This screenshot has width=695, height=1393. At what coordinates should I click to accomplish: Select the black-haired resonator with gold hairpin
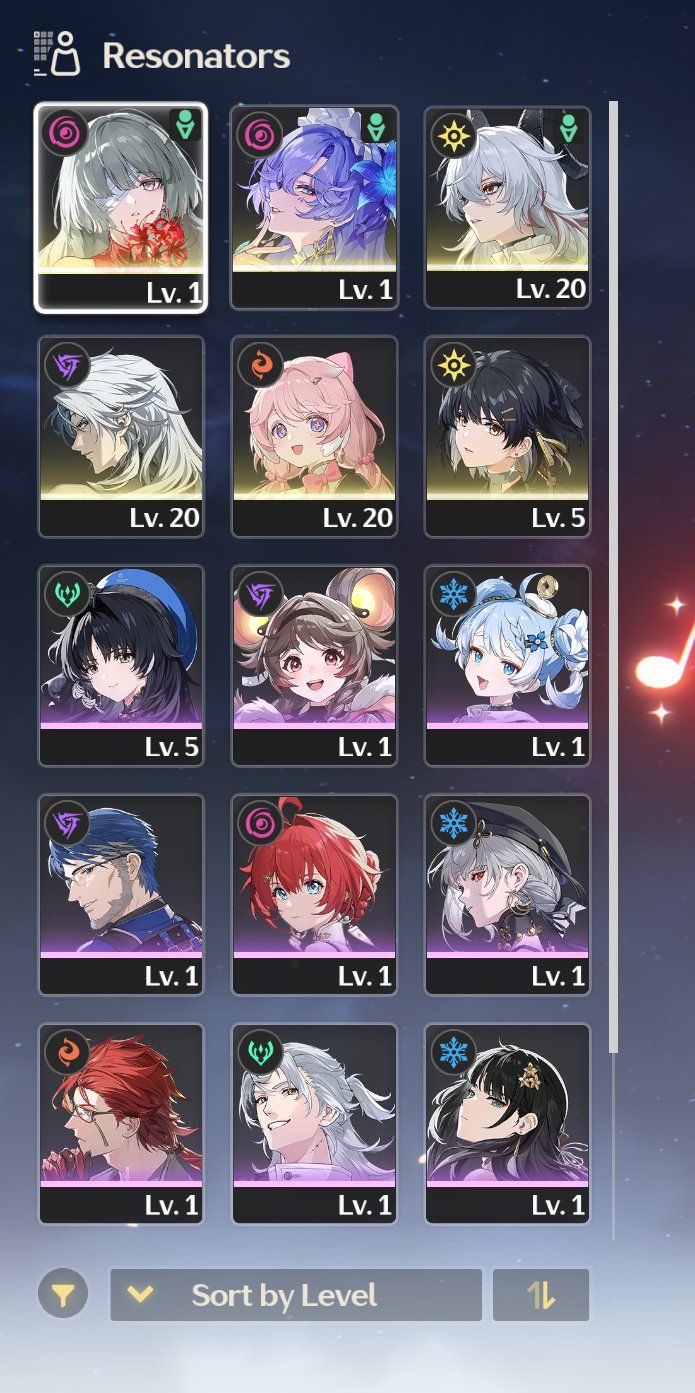507,1123
